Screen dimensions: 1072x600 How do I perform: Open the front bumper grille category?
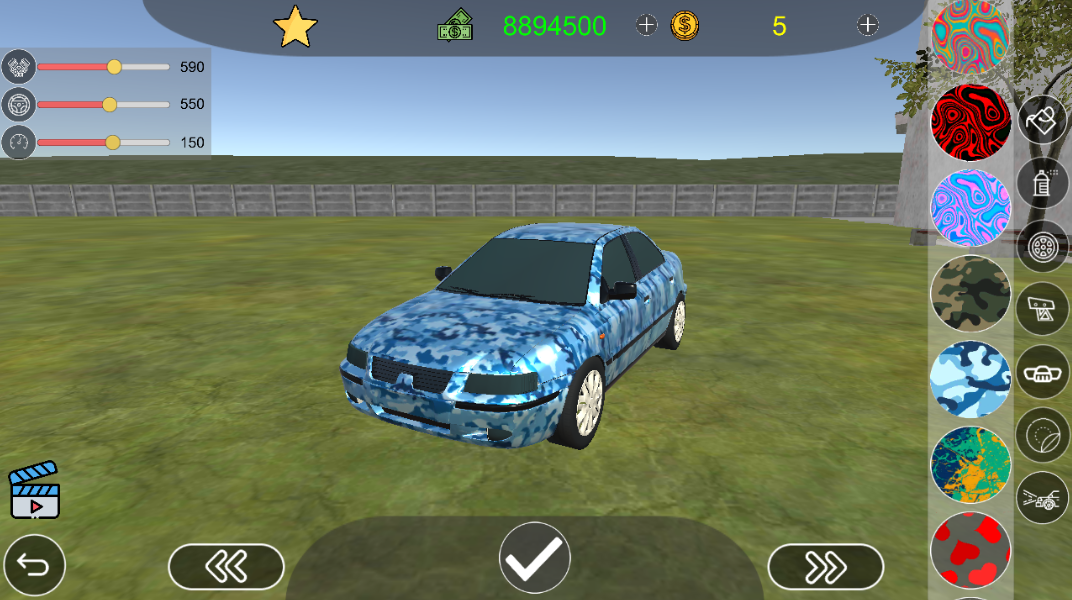pos(1043,372)
